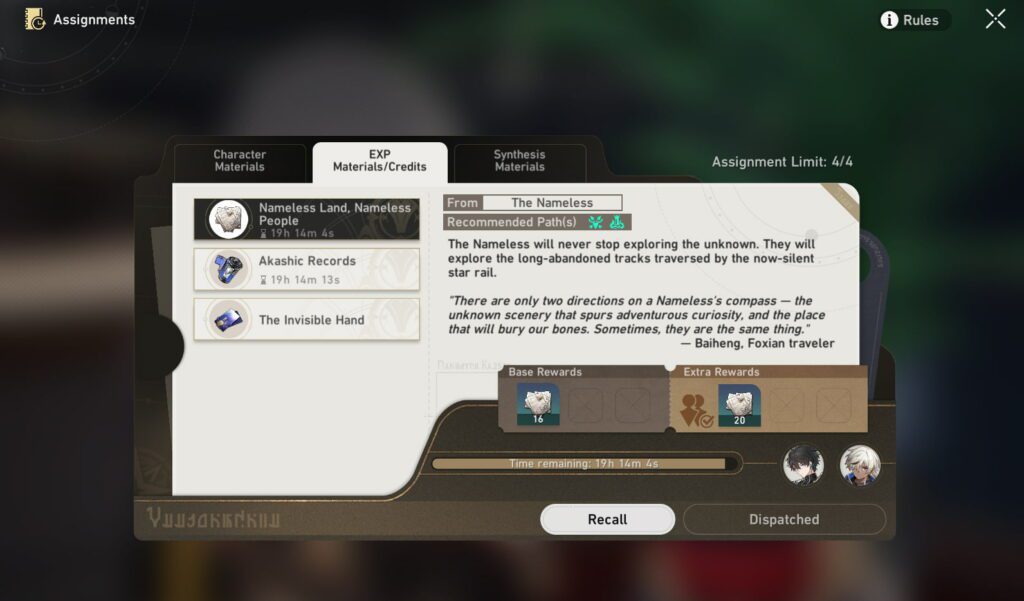
Task: Select the dark-haired dispatched character portrait
Action: click(803, 464)
